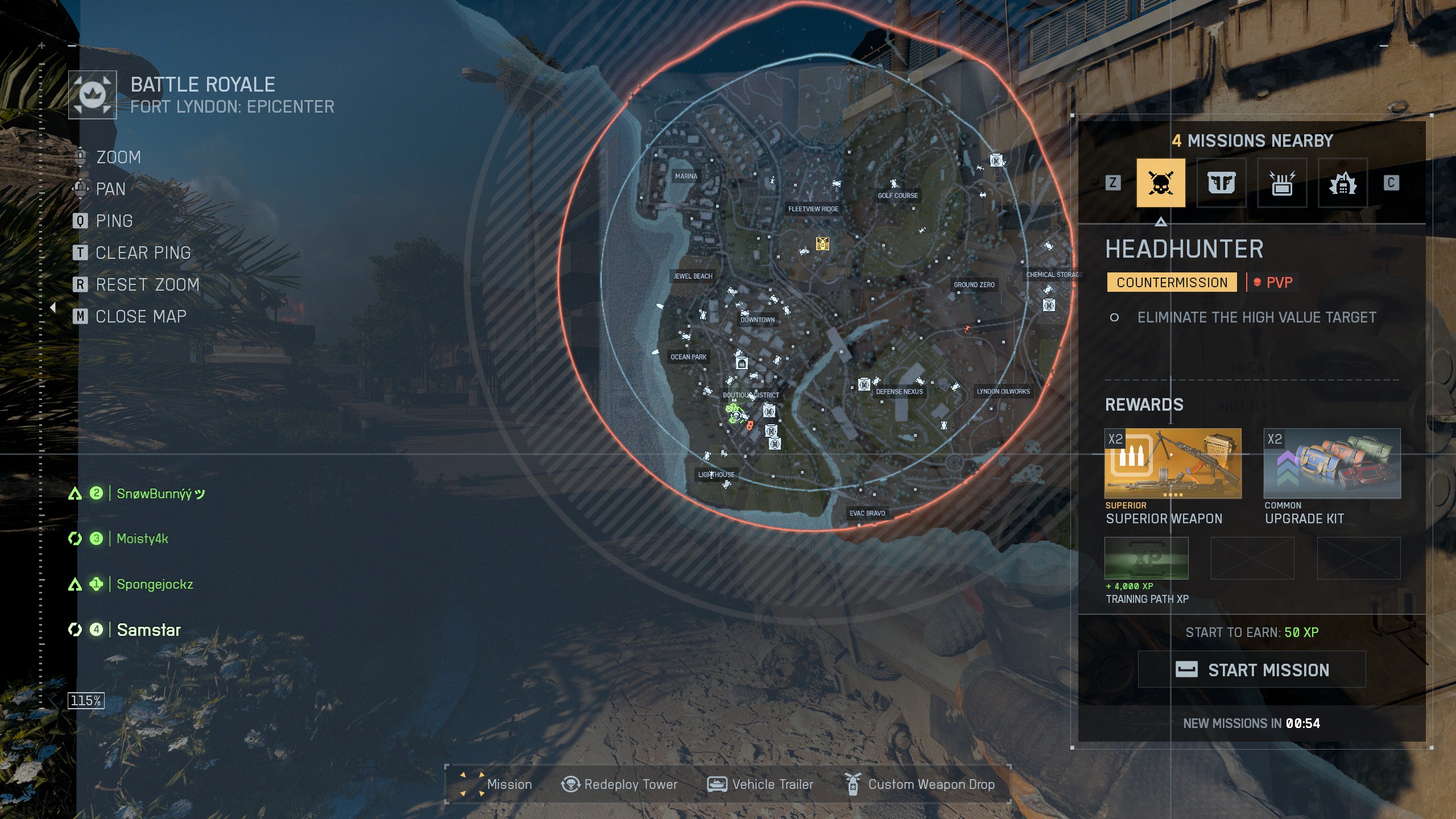View the Common Upgrade Kit reward

[1331, 464]
